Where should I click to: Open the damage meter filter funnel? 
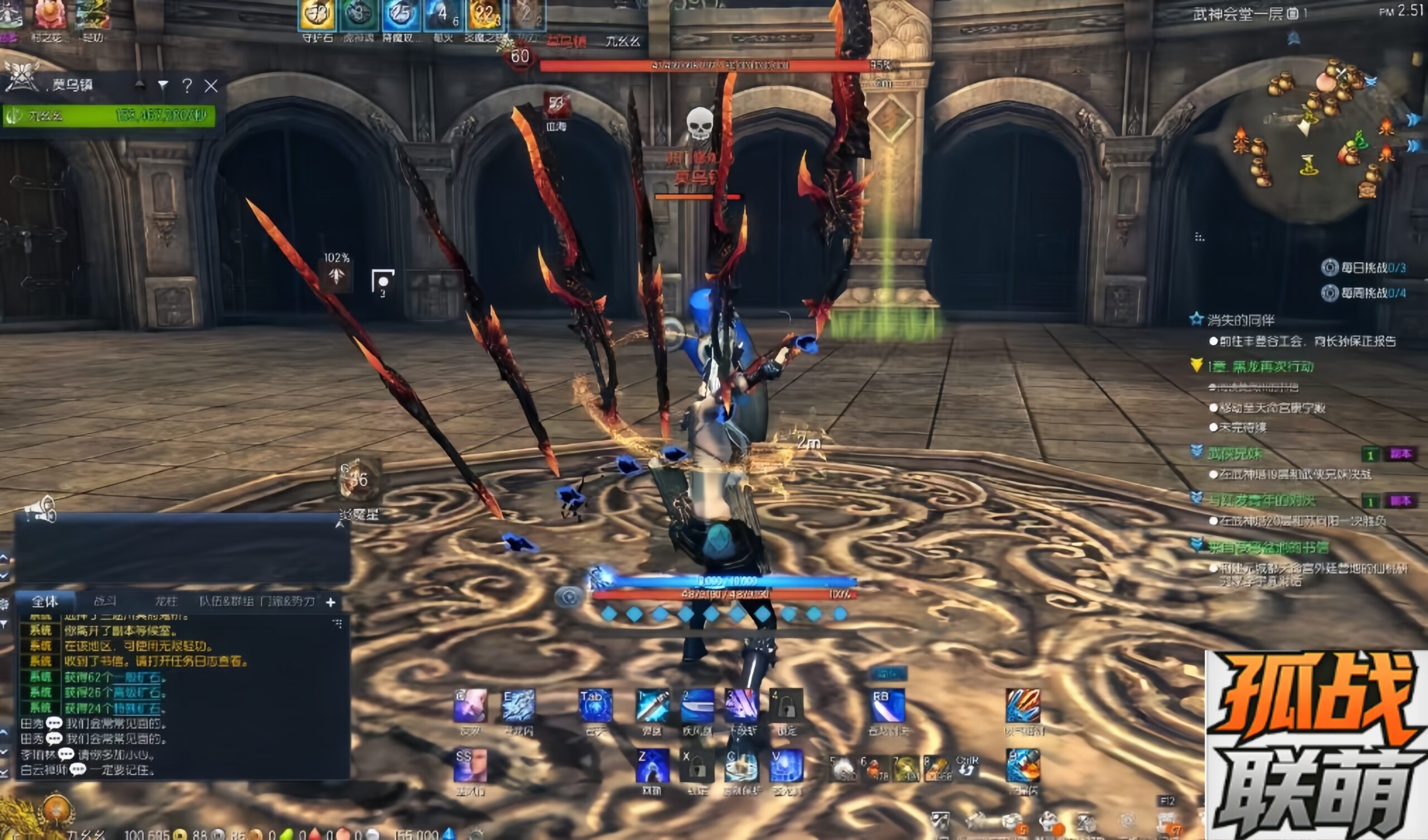(x=163, y=85)
